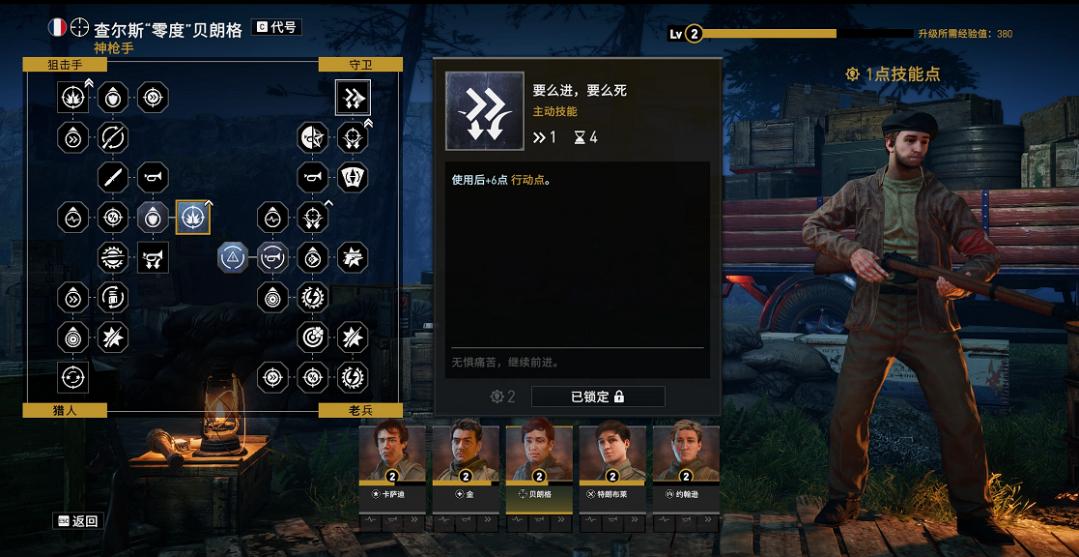This screenshot has height=557, width=1079.
Task: Open the 老兵 veteran branch label
Action: [360, 410]
